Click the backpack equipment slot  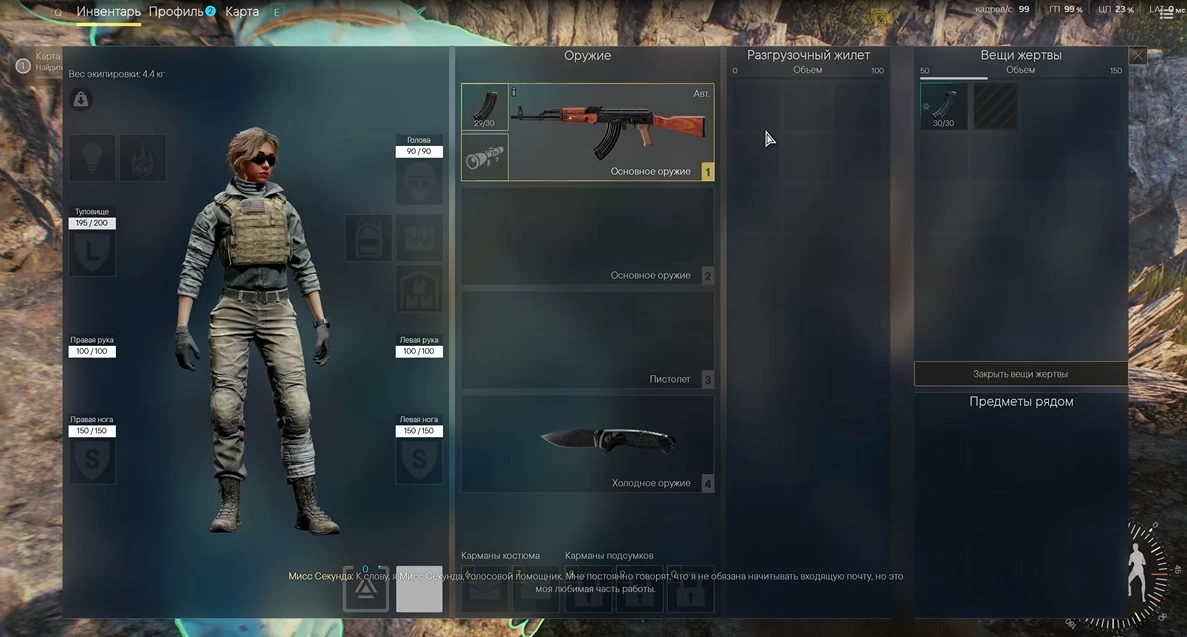[x=368, y=238]
